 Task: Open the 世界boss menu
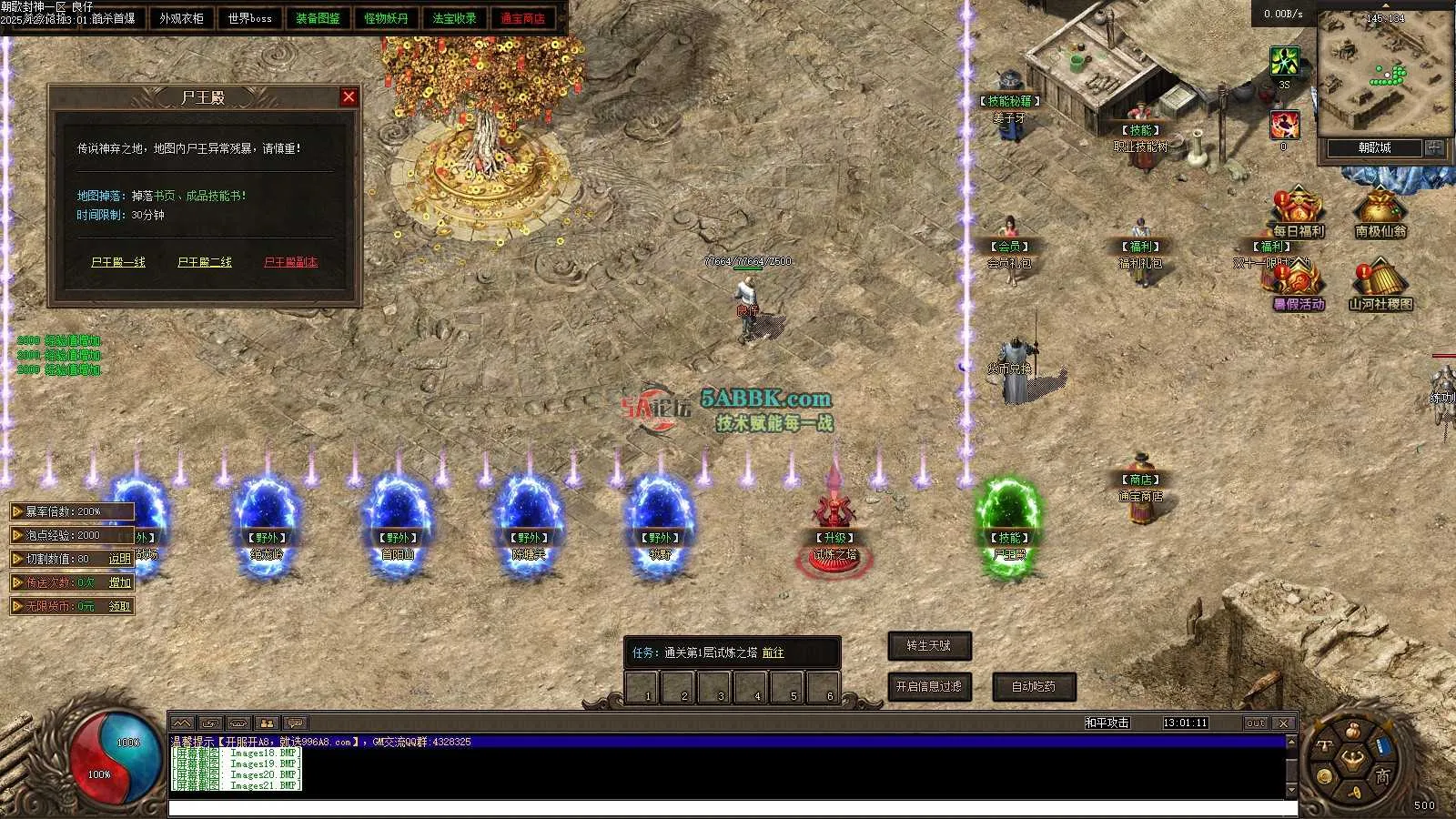(249, 18)
